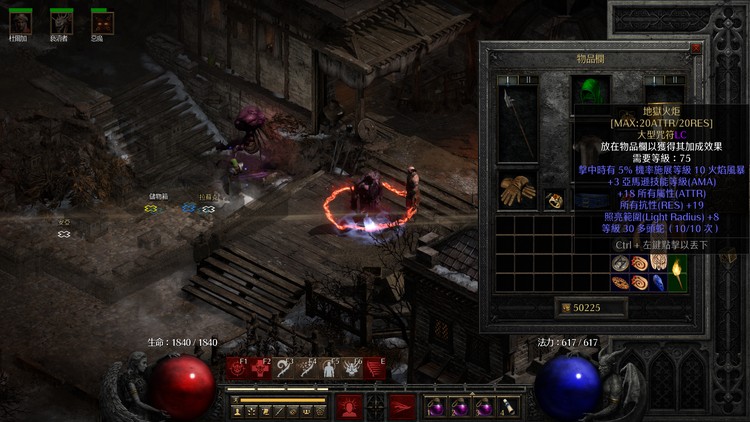Choose the E hotkey red skill
This screenshot has width=750, height=422.
pyautogui.click(x=375, y=369)
